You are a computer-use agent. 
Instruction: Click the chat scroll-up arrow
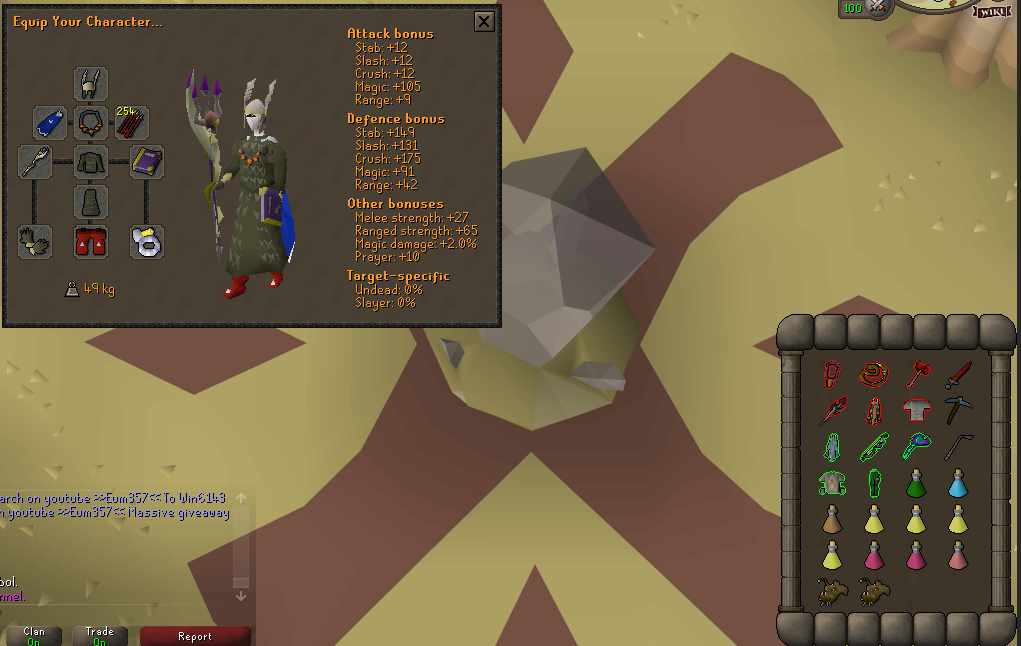click(x=240, y=498)
